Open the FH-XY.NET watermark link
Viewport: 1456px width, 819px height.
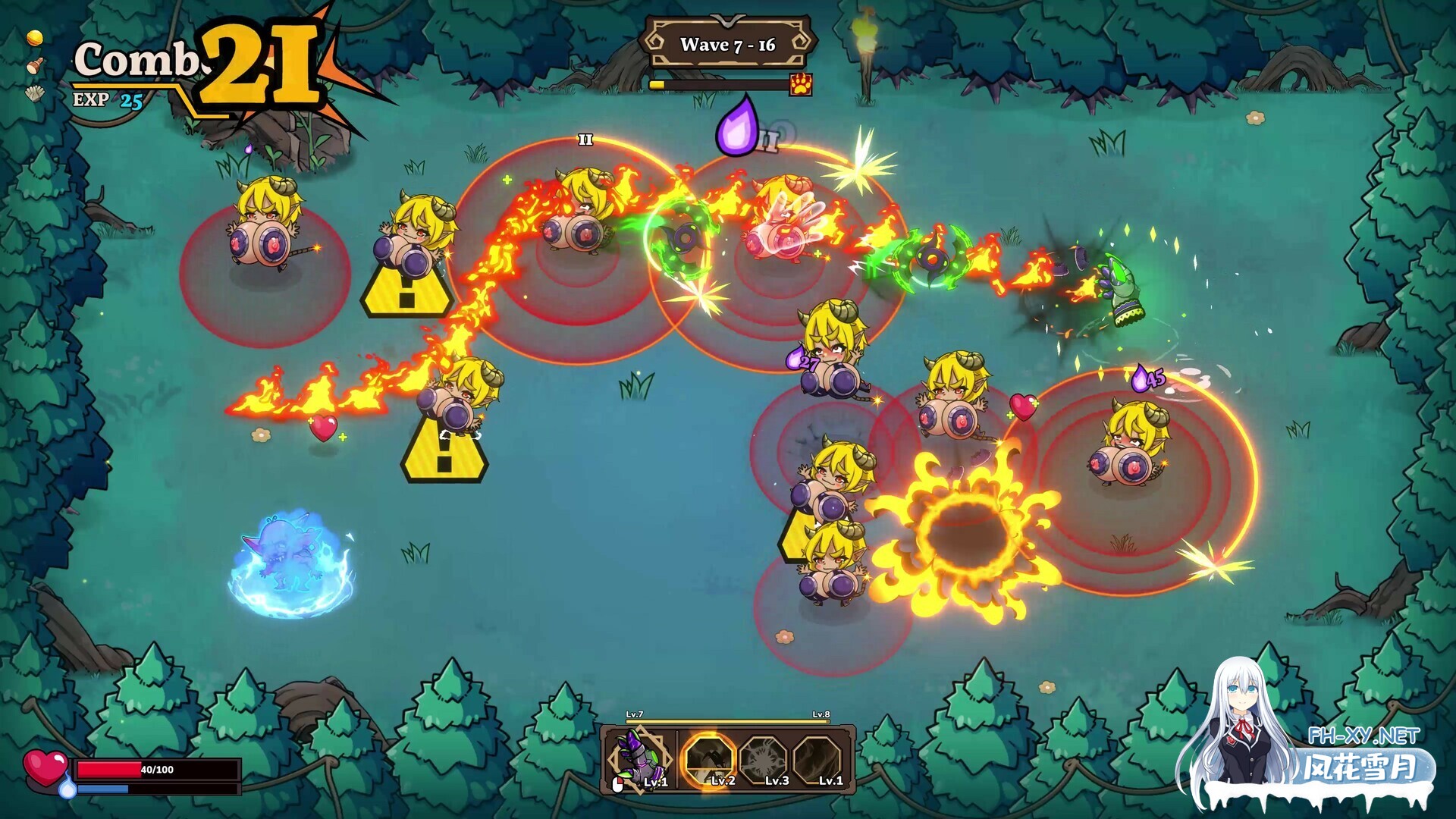coord(1363,736)
